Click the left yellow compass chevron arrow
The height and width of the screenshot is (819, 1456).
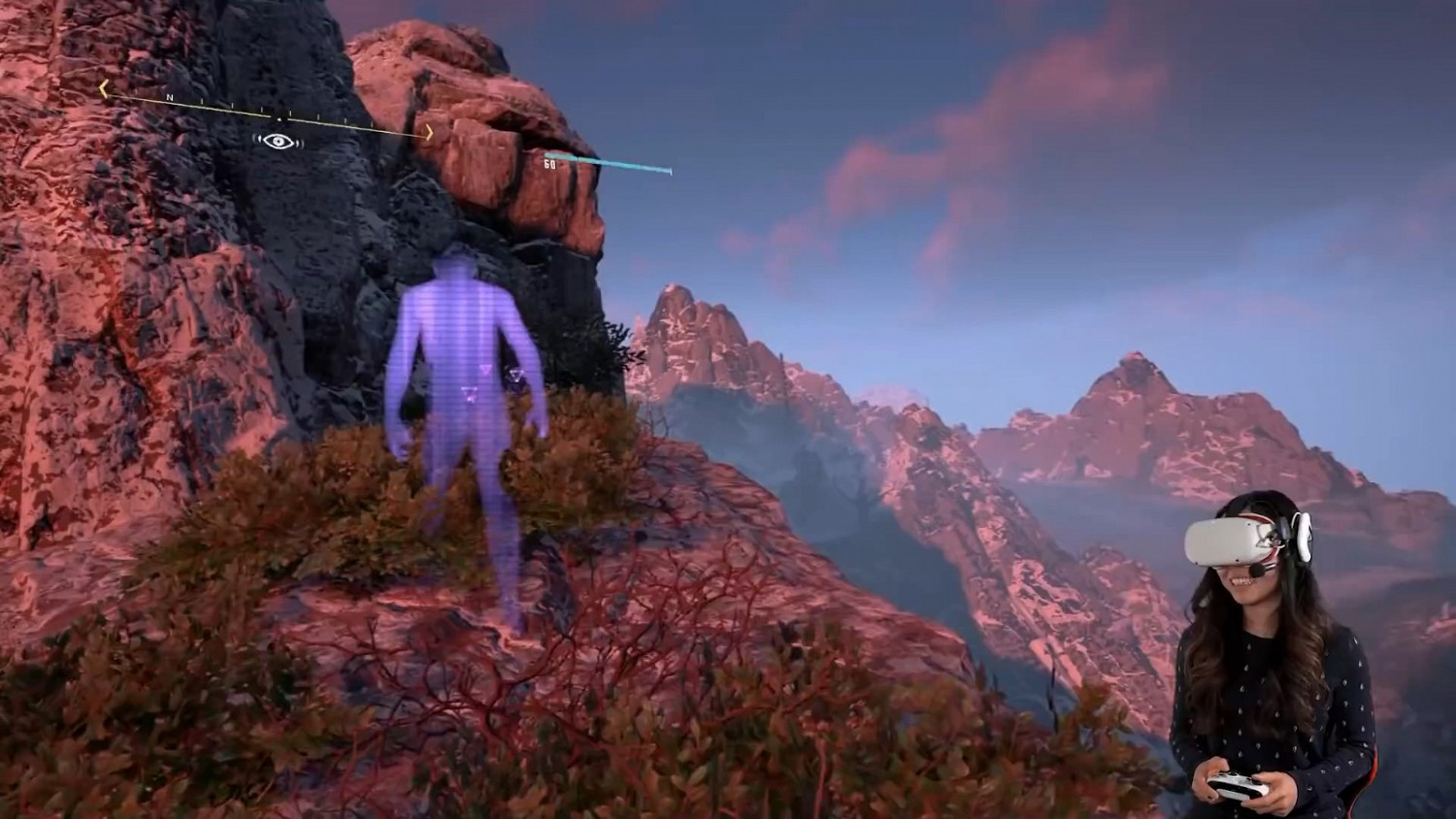(103, 86)
